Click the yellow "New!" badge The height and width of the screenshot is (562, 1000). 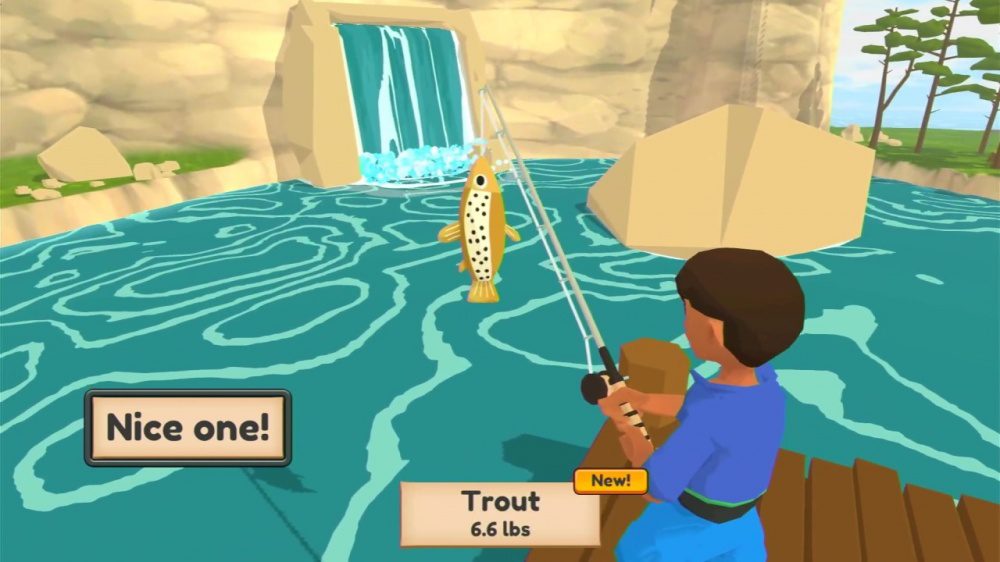click(x=610, y=480)
